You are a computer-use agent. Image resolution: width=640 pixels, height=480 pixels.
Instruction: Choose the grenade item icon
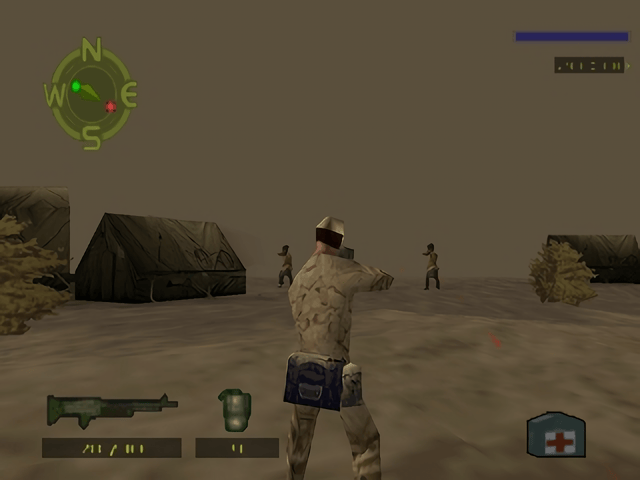tap(235, 409)
